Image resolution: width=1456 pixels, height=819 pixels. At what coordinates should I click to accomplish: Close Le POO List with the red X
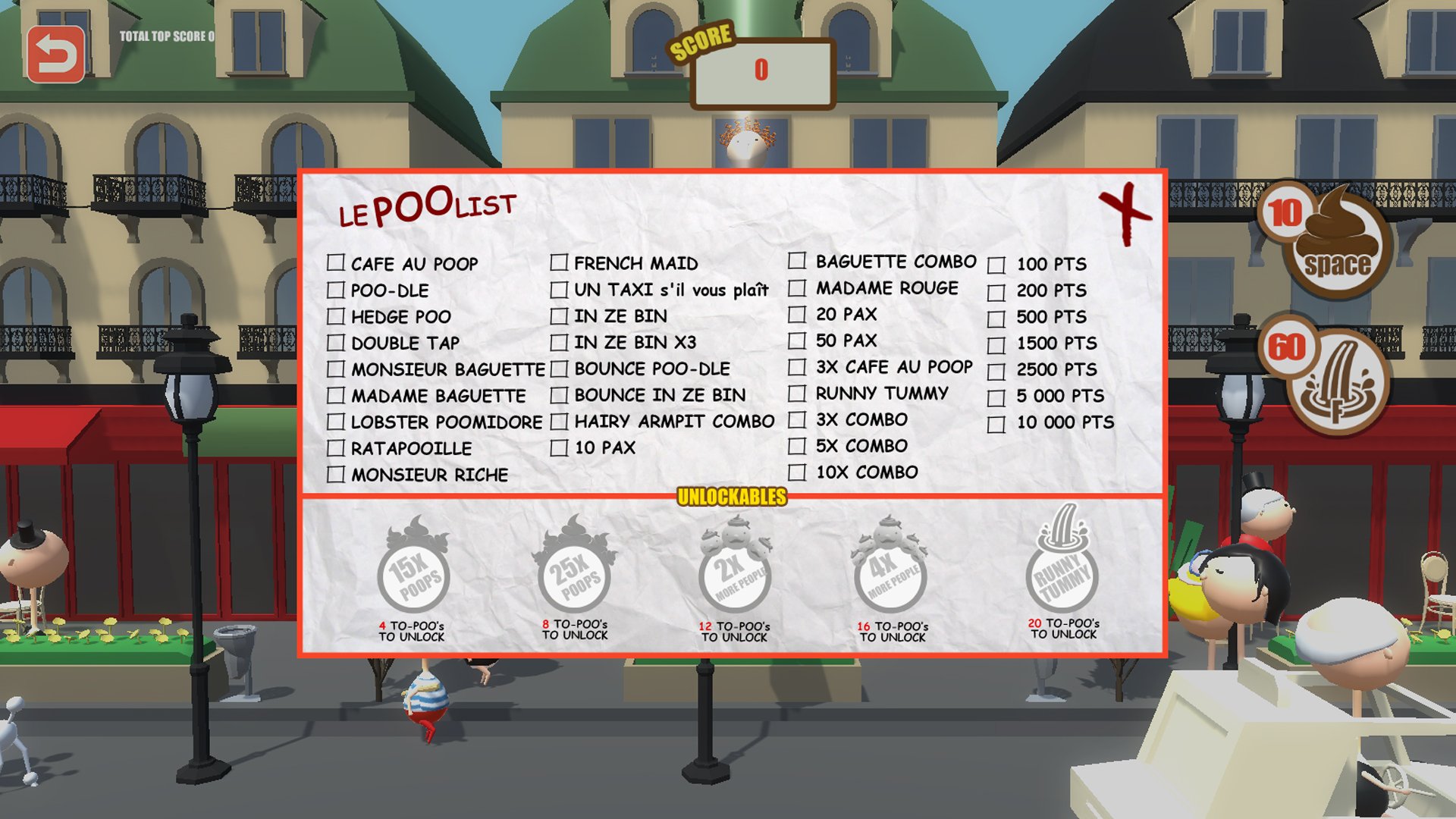click(x=1125, y=211)
